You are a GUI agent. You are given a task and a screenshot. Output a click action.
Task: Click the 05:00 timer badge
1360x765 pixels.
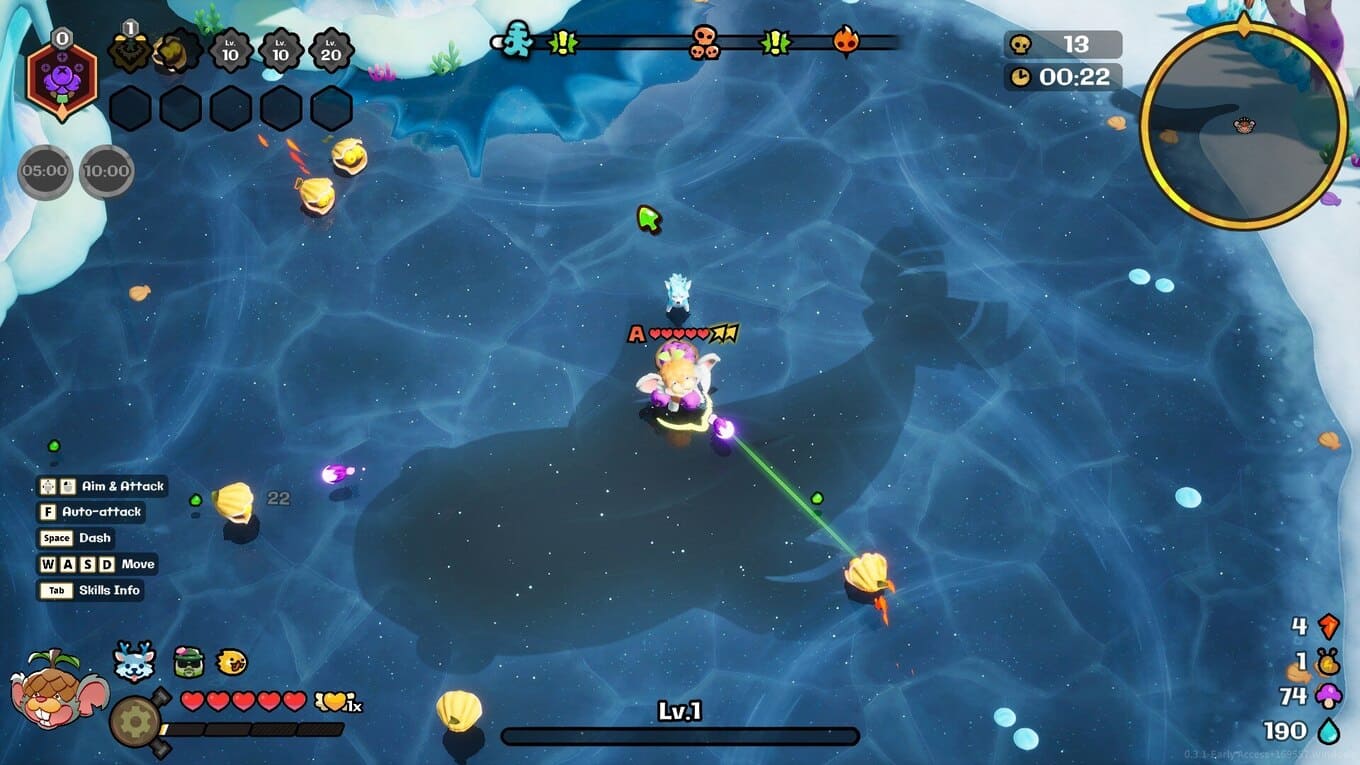click(x=45, y=171)
